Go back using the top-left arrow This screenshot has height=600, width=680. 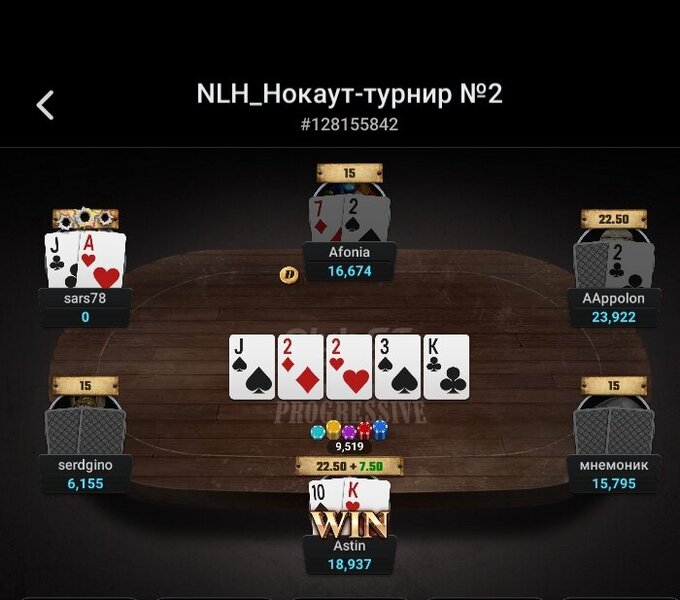click(x=45, y=105)
